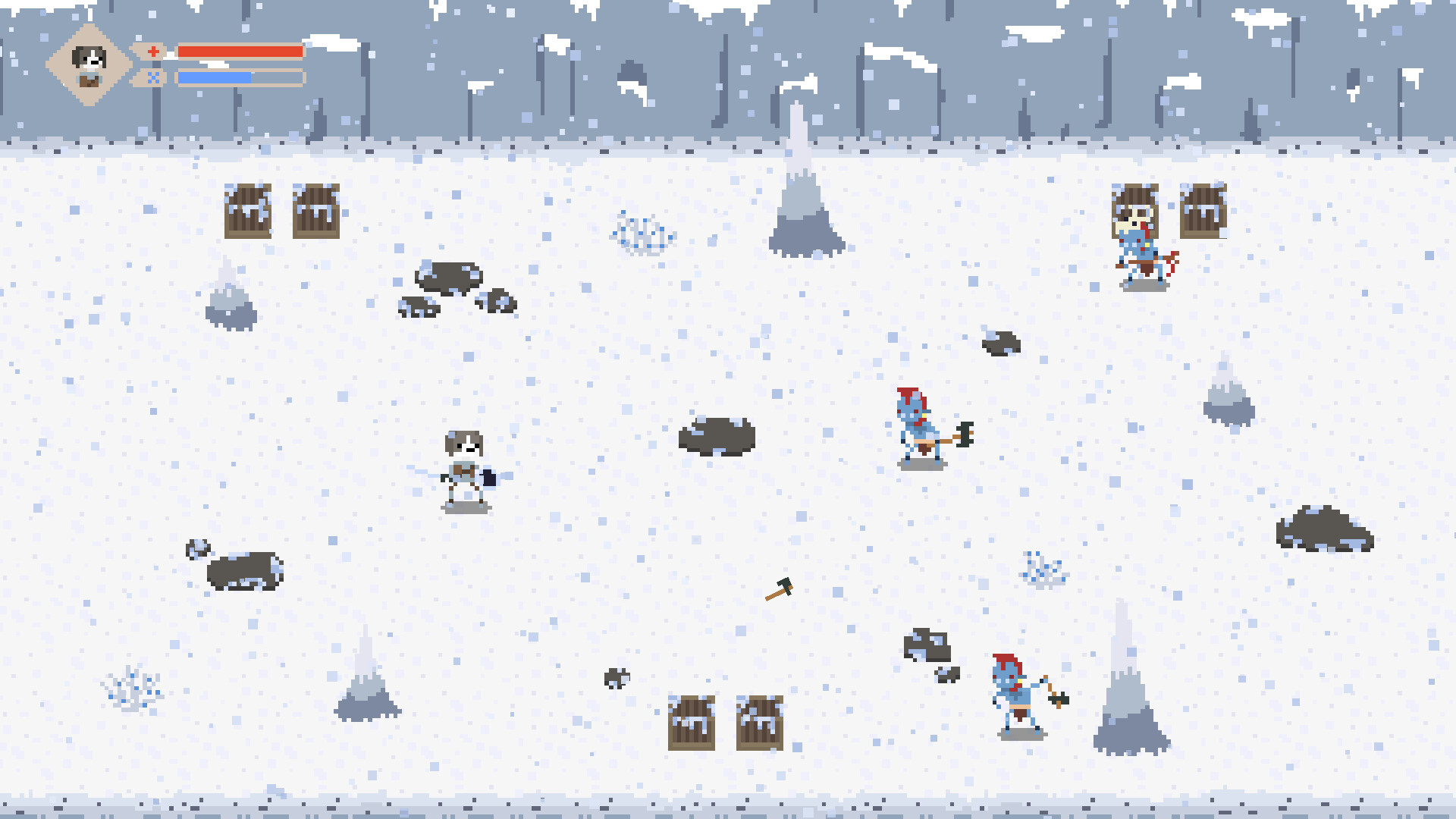Click the left wooden crate at top-left
This screenshot has height=819, width=1456.
click(246, 211)
